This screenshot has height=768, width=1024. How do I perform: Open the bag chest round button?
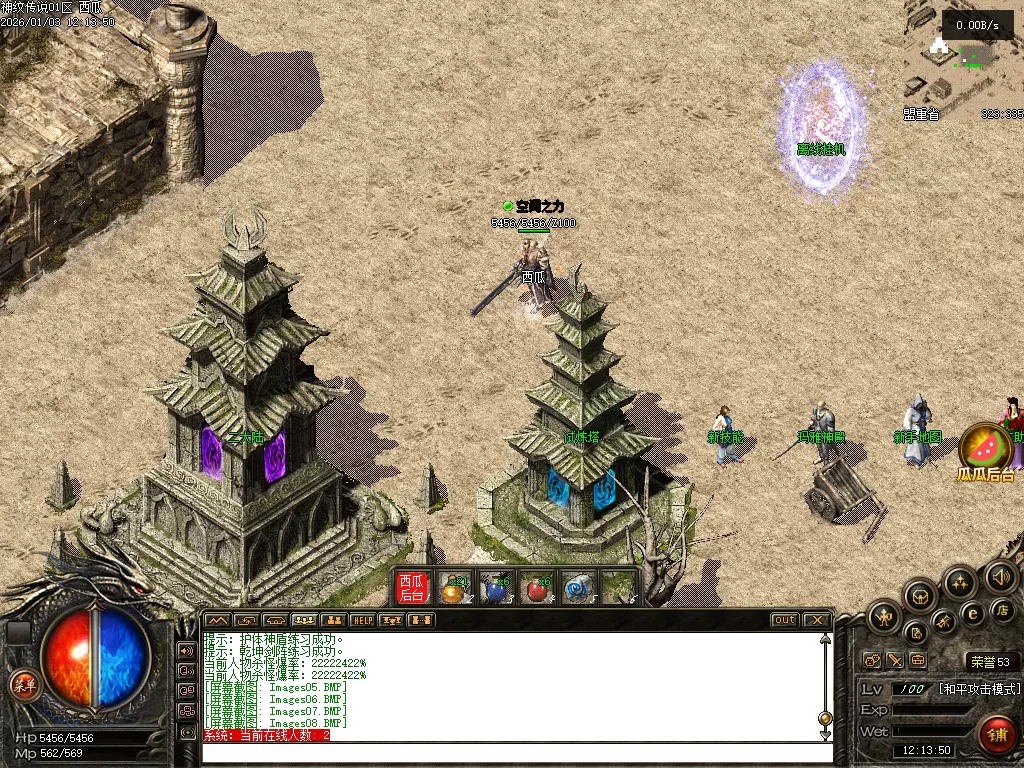coord(920,597)
